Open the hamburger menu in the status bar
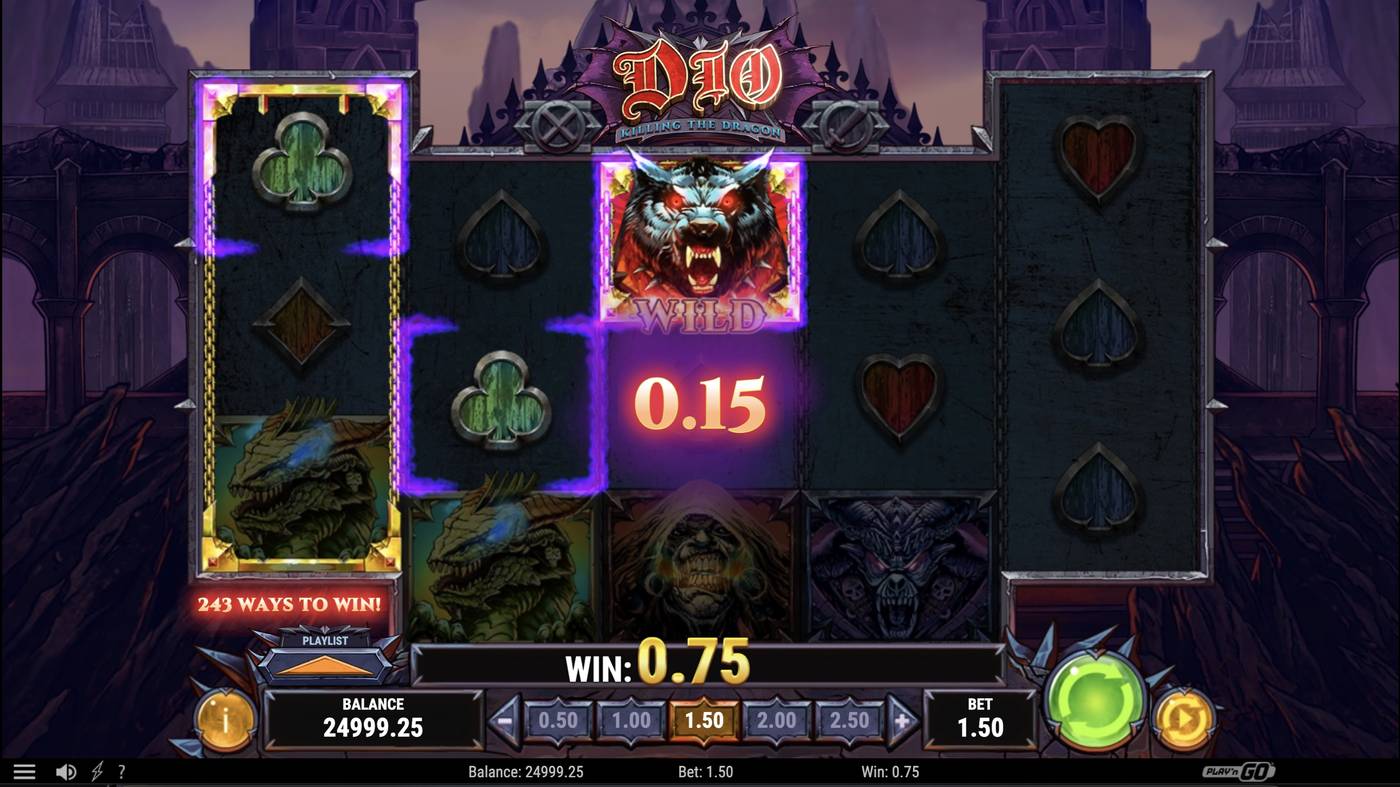Image resolution: width=1400 pixels, height=787 pixels. coord(25,771)
